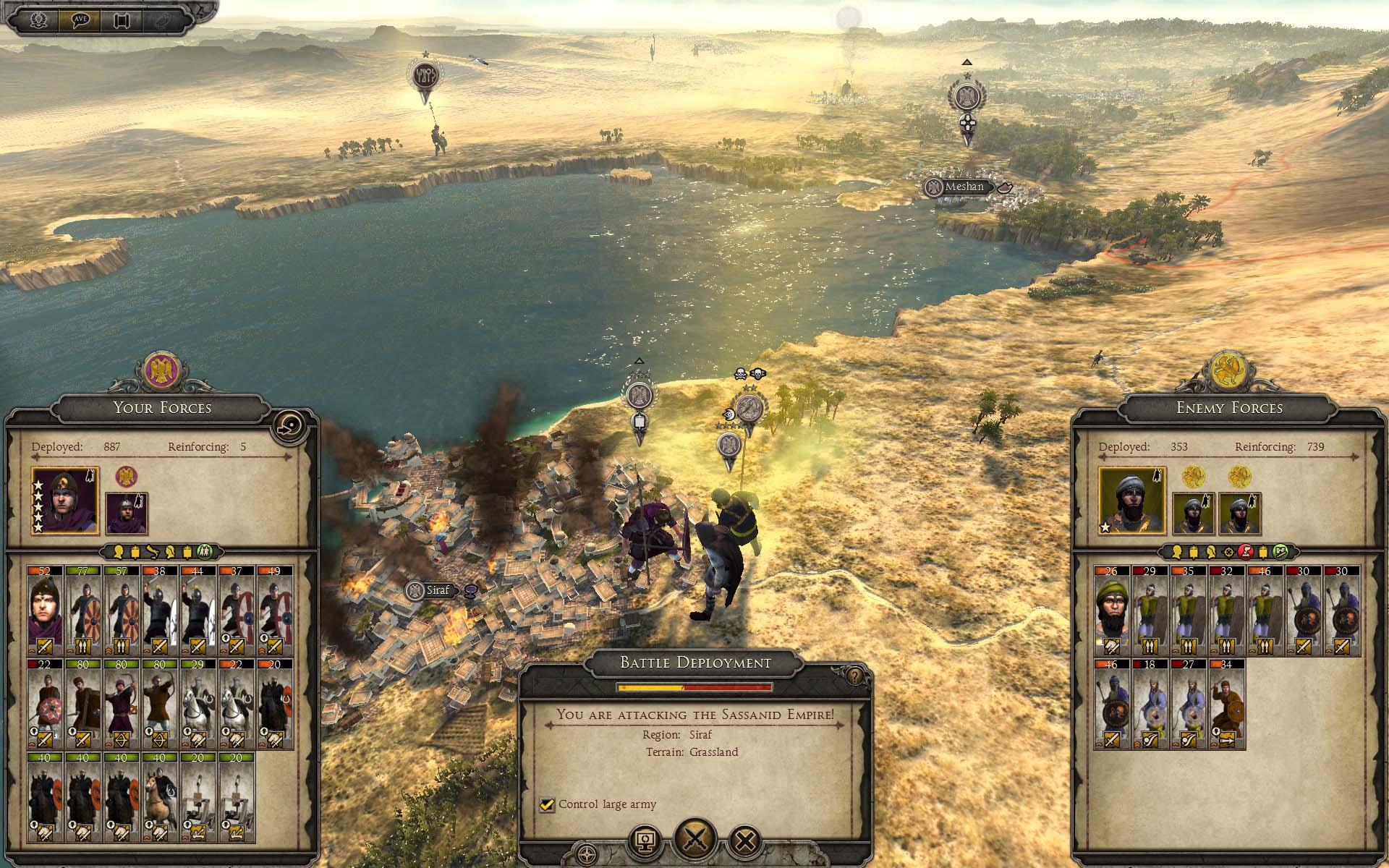
Task: Click the enemy general unit card with 26
Action: [1112, 610]
